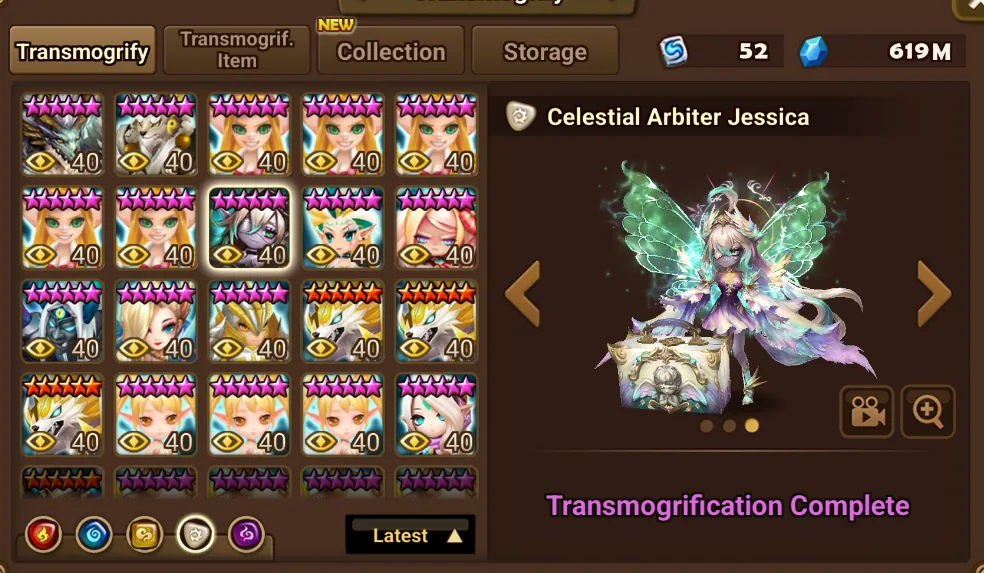The height and width of the screenshot is (573, 984).
Task: Select the dark dragon monster portrait
Action: point(62,136)
